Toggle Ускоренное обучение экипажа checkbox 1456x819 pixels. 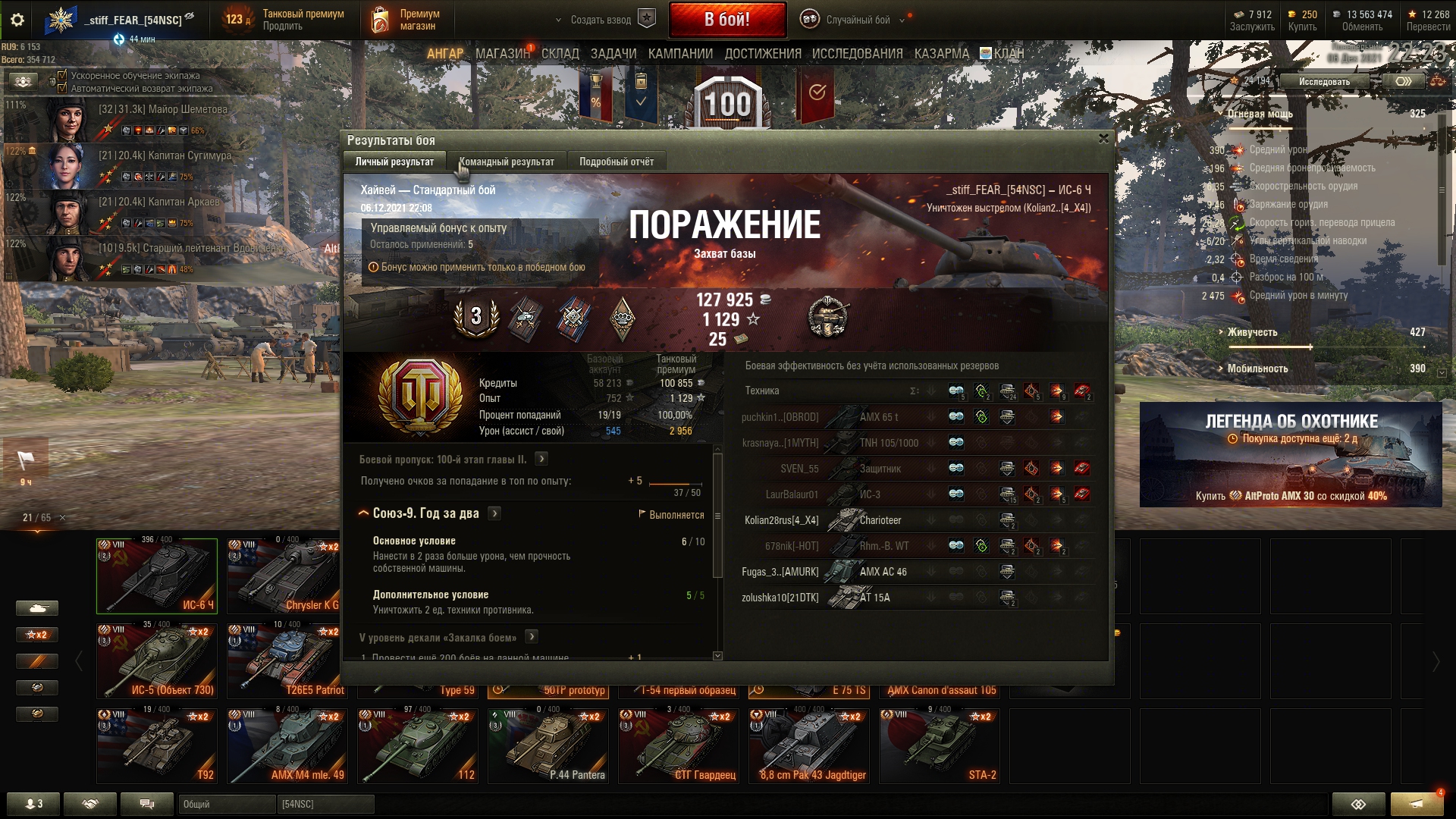(x=62, y=76)
